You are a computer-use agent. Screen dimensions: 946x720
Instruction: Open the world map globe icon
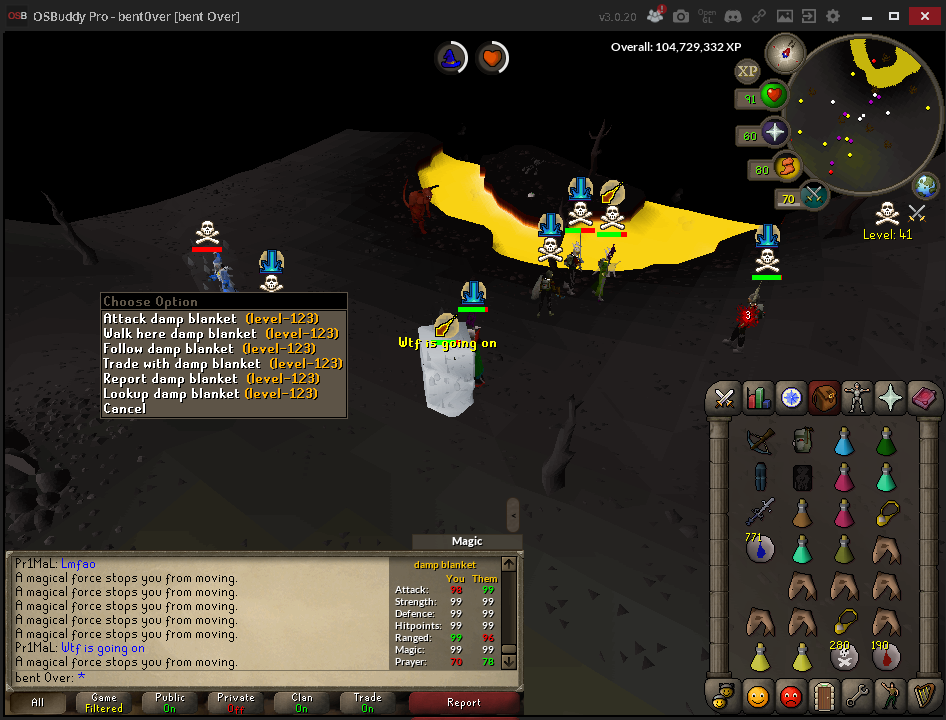[926, 186]
